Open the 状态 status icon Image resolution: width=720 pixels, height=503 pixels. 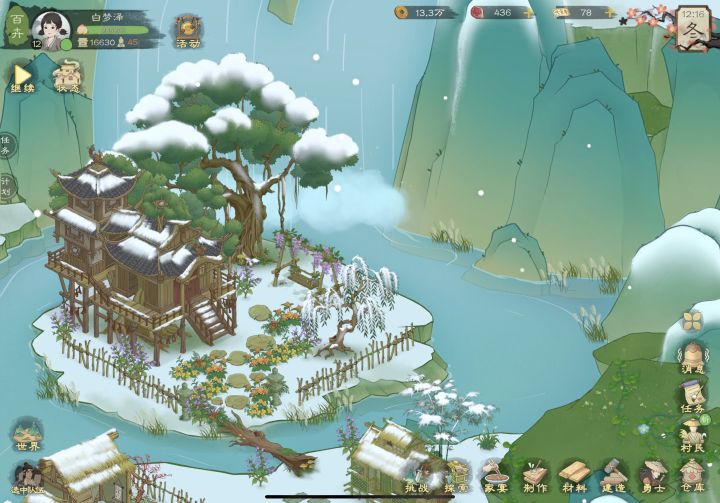click(x=68, y=75)
